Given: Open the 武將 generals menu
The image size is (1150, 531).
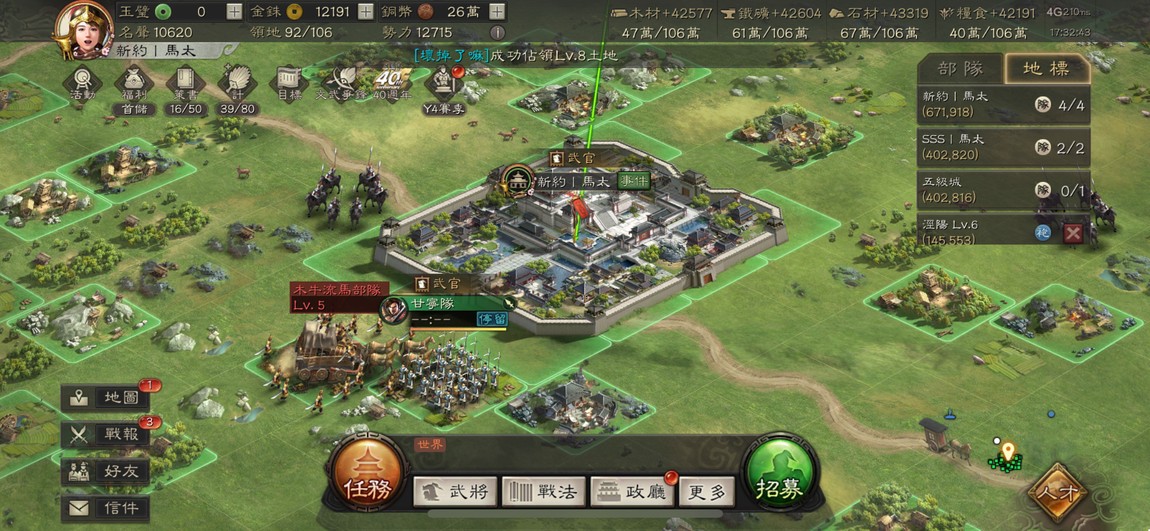Looking at the screenshot, I should point(455,491).
